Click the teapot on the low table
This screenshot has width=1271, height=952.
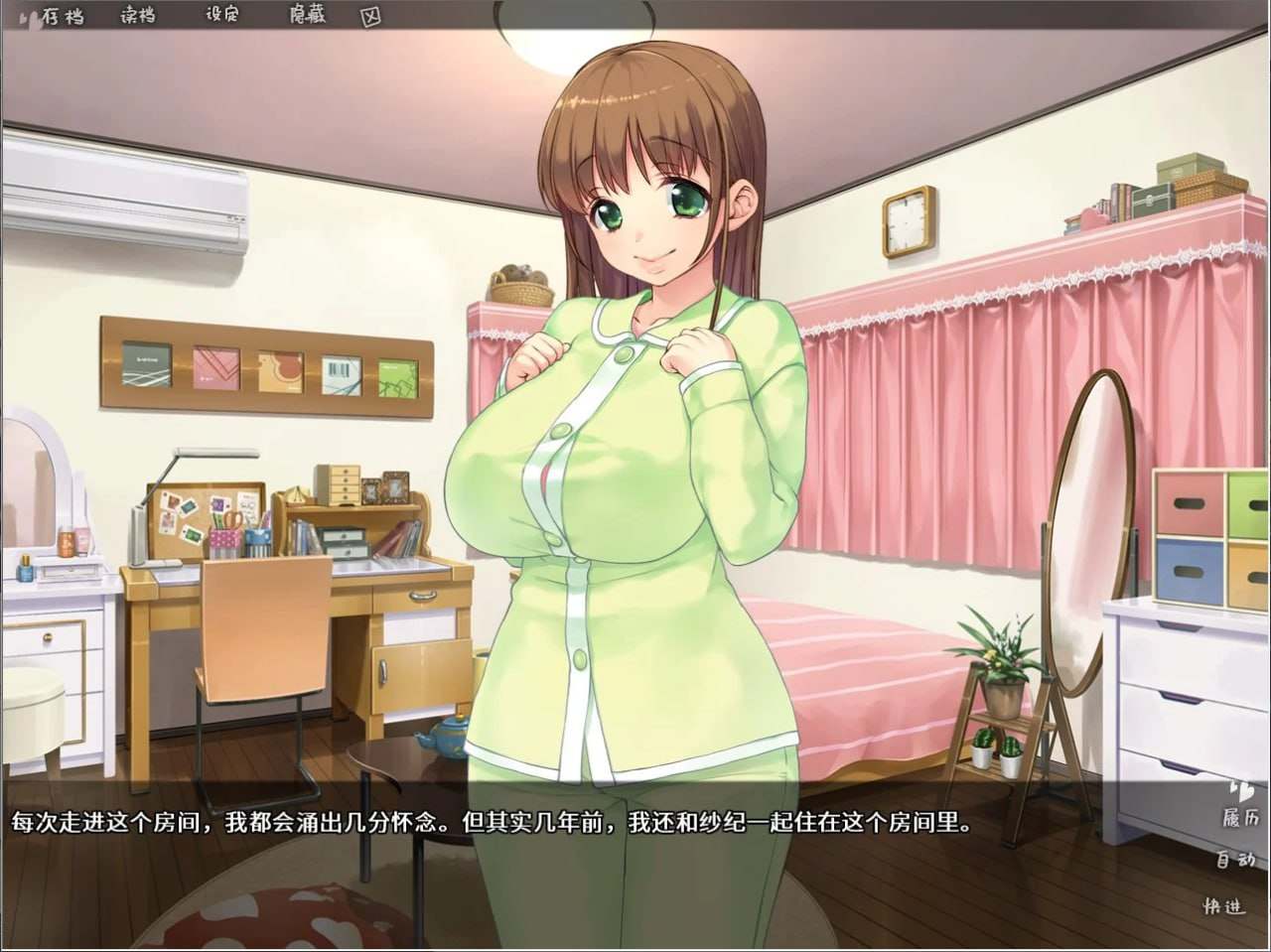[x=446, y=735]
